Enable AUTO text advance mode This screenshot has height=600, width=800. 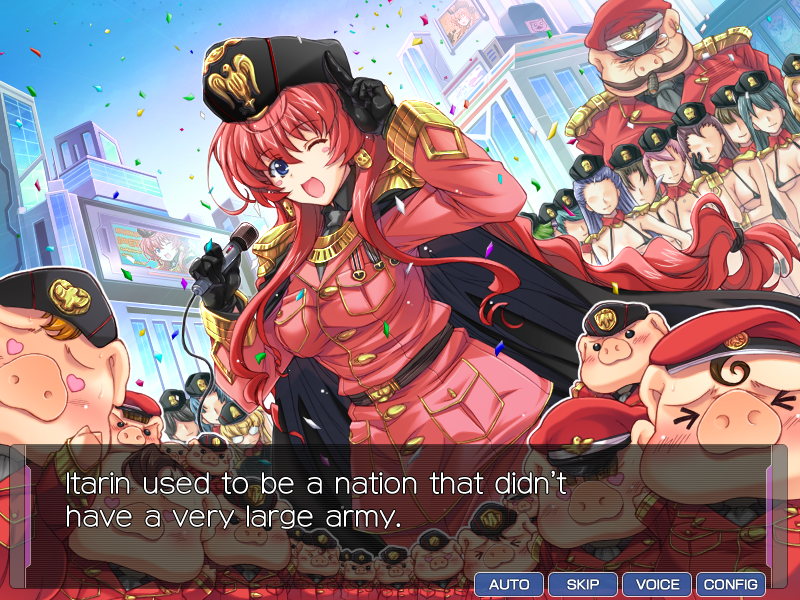pos(509,585)
